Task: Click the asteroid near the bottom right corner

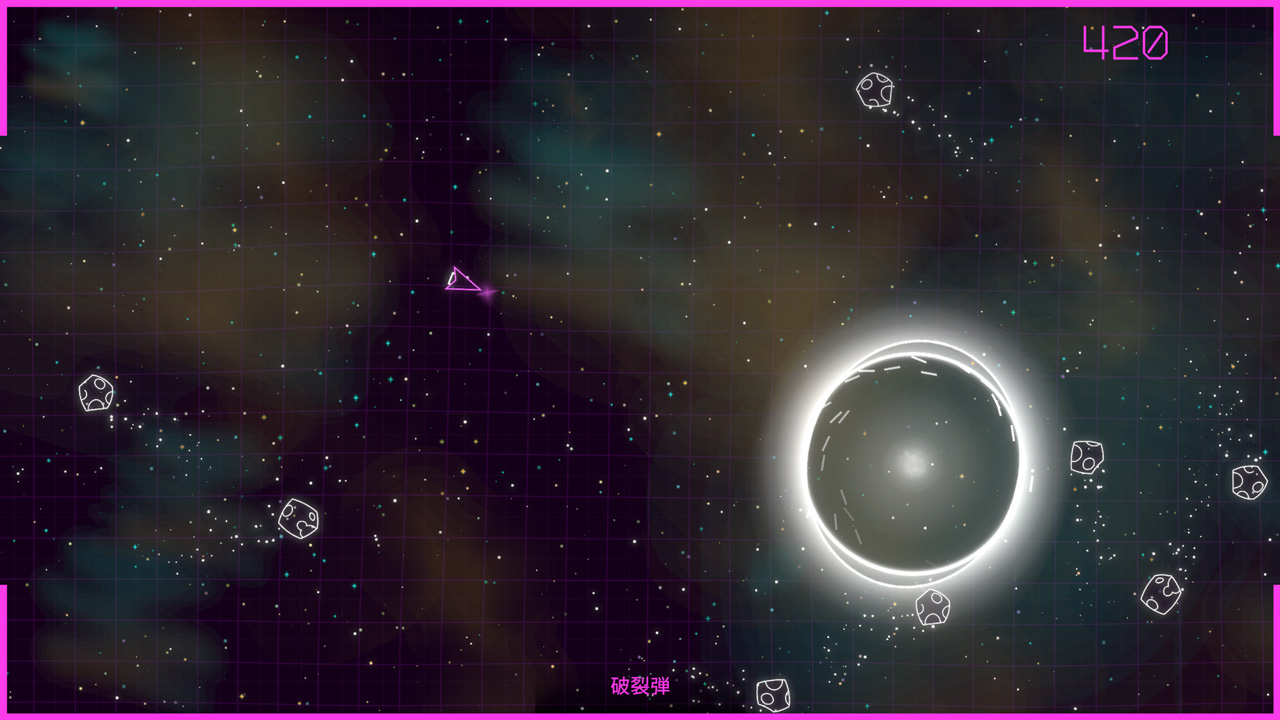Action: point(1162,592)
